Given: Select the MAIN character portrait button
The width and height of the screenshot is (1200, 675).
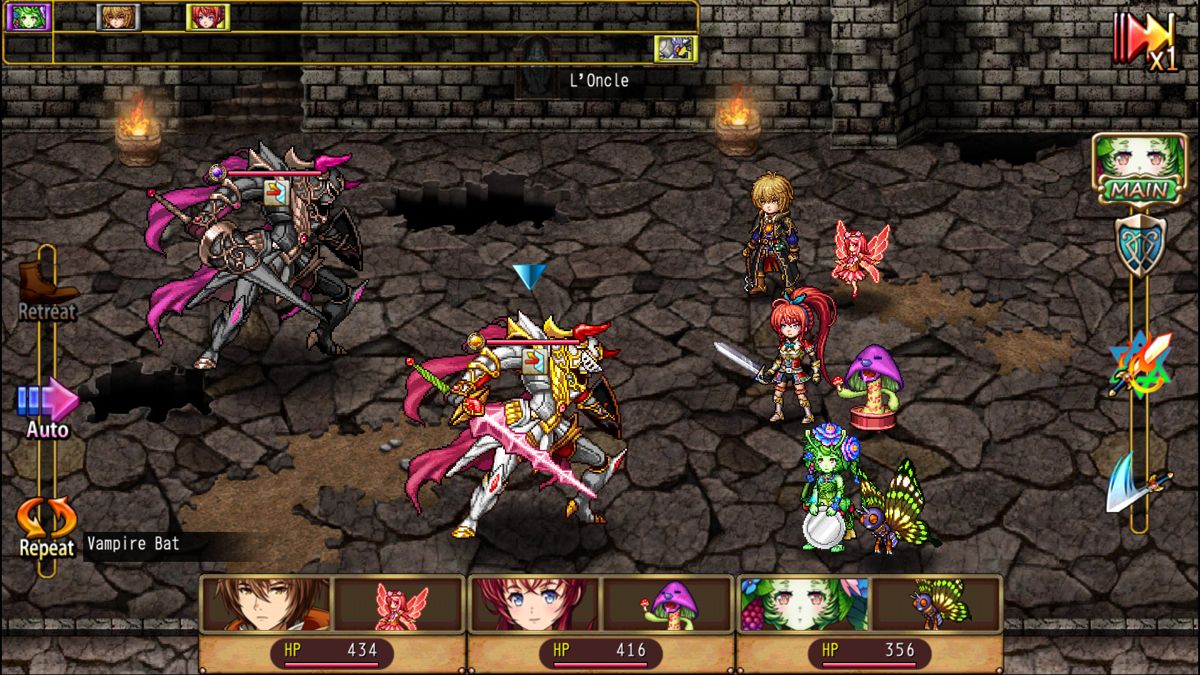Looking at the screenshot, I should pyautogui.click(x=1125, y=168).
